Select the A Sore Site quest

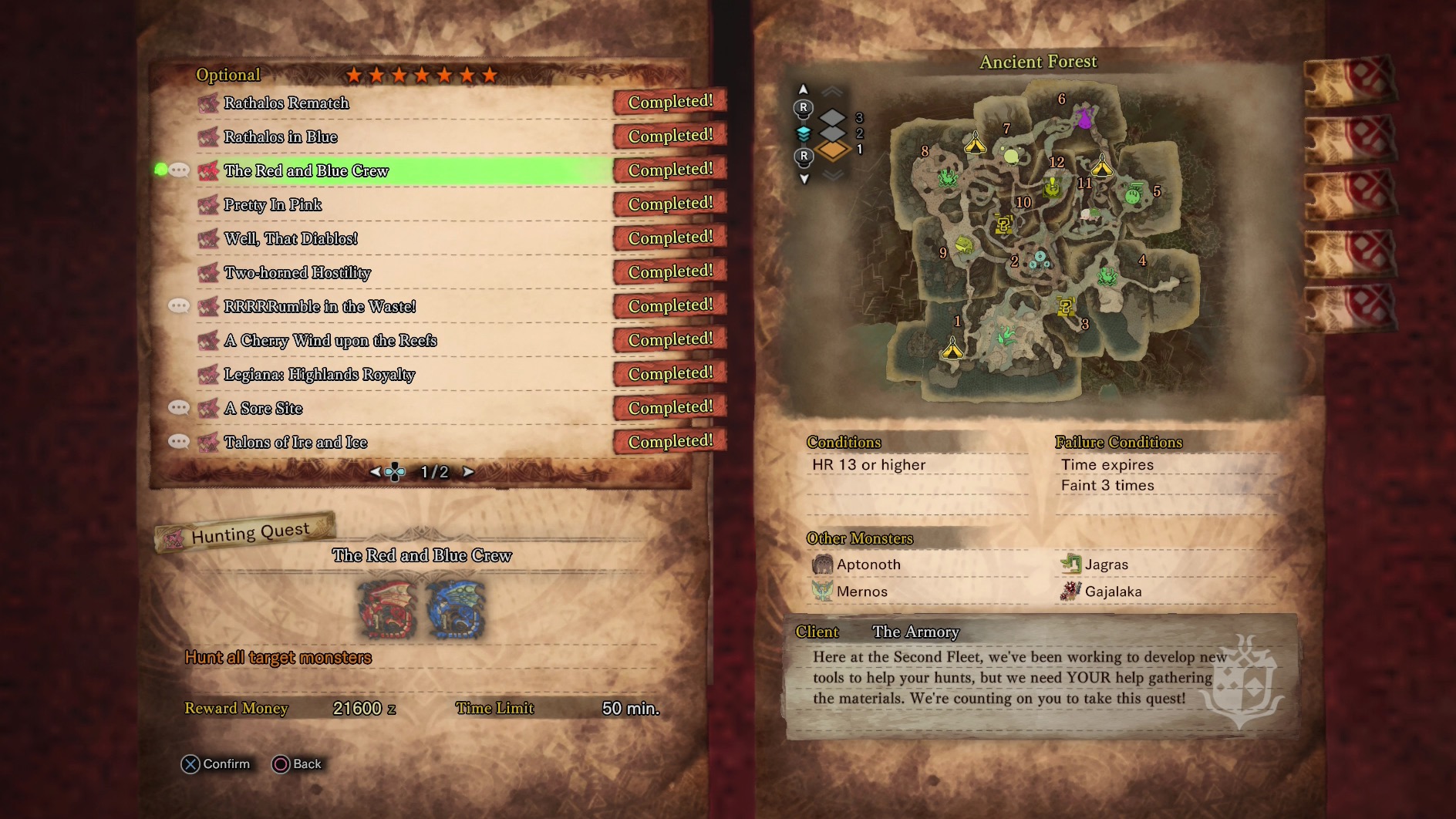pos(263,408)
